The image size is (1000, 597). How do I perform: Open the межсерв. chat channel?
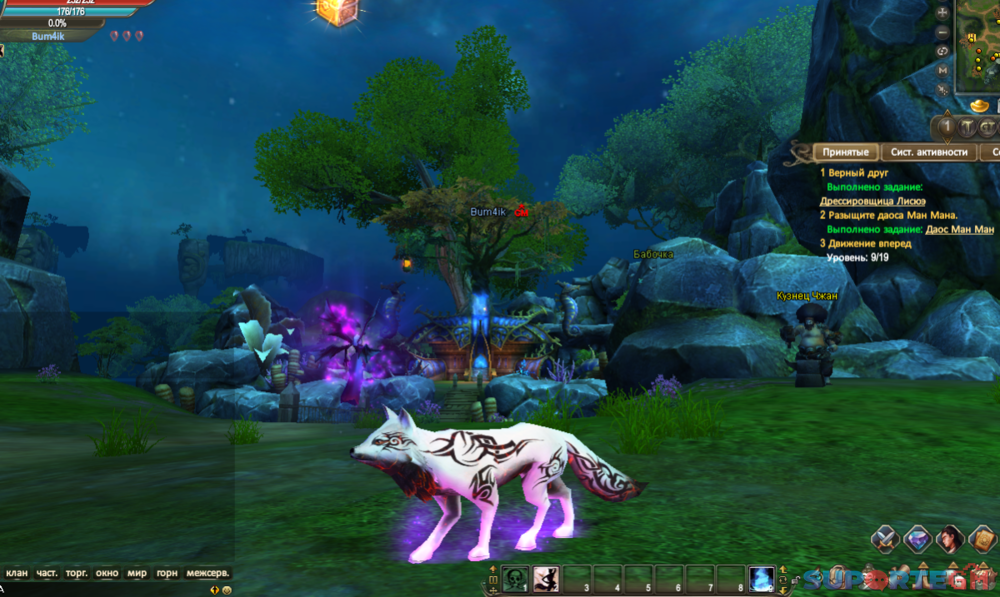coord(208,573)
